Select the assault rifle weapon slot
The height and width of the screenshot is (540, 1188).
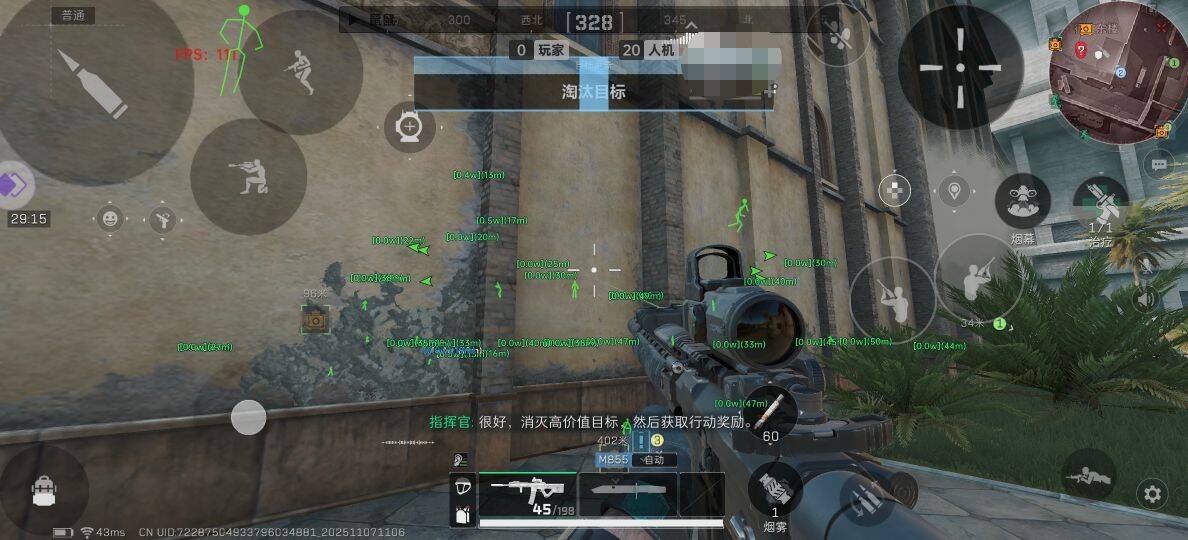[527, 492]
